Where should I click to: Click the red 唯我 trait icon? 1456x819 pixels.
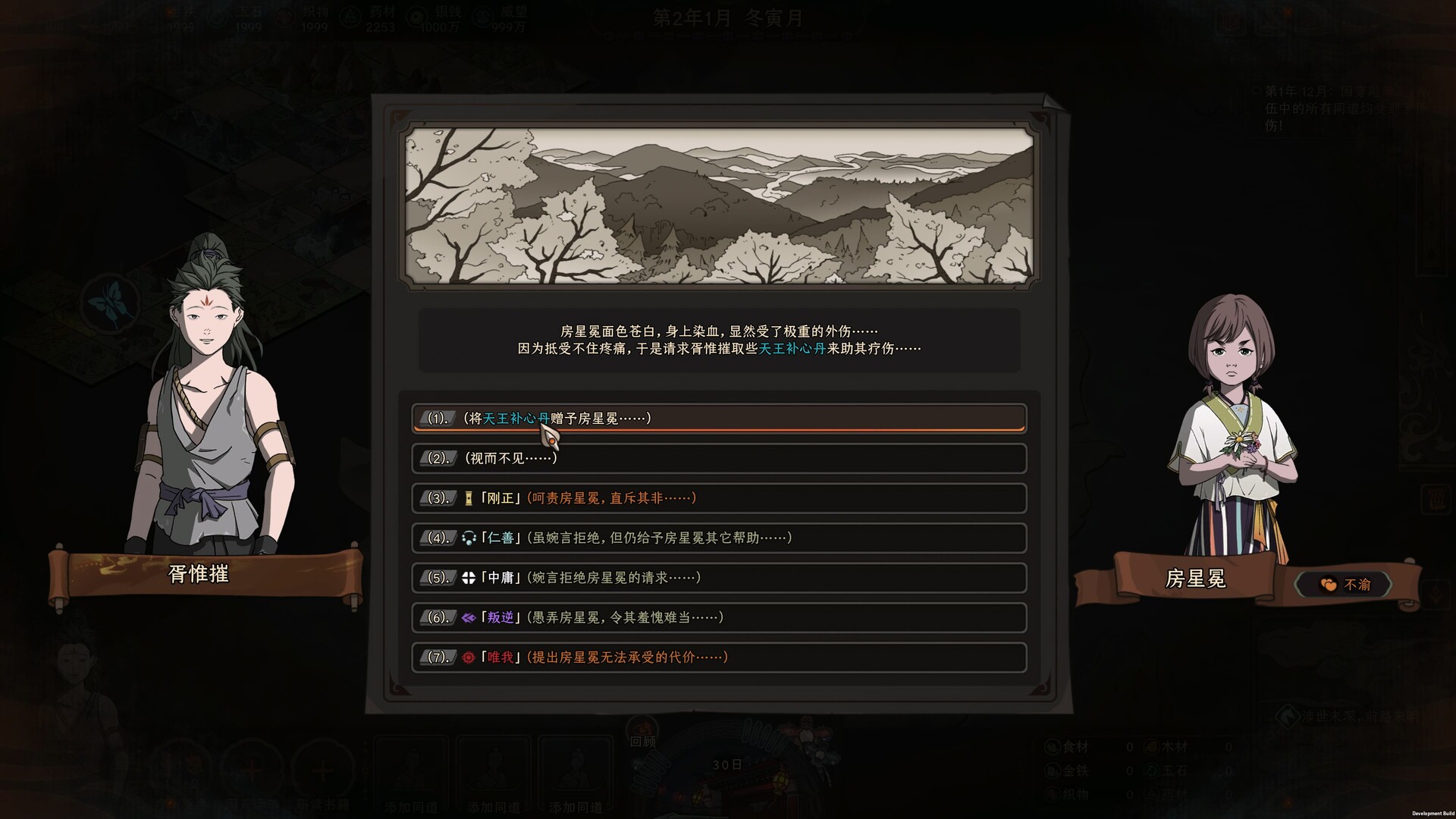coord(469,657)
